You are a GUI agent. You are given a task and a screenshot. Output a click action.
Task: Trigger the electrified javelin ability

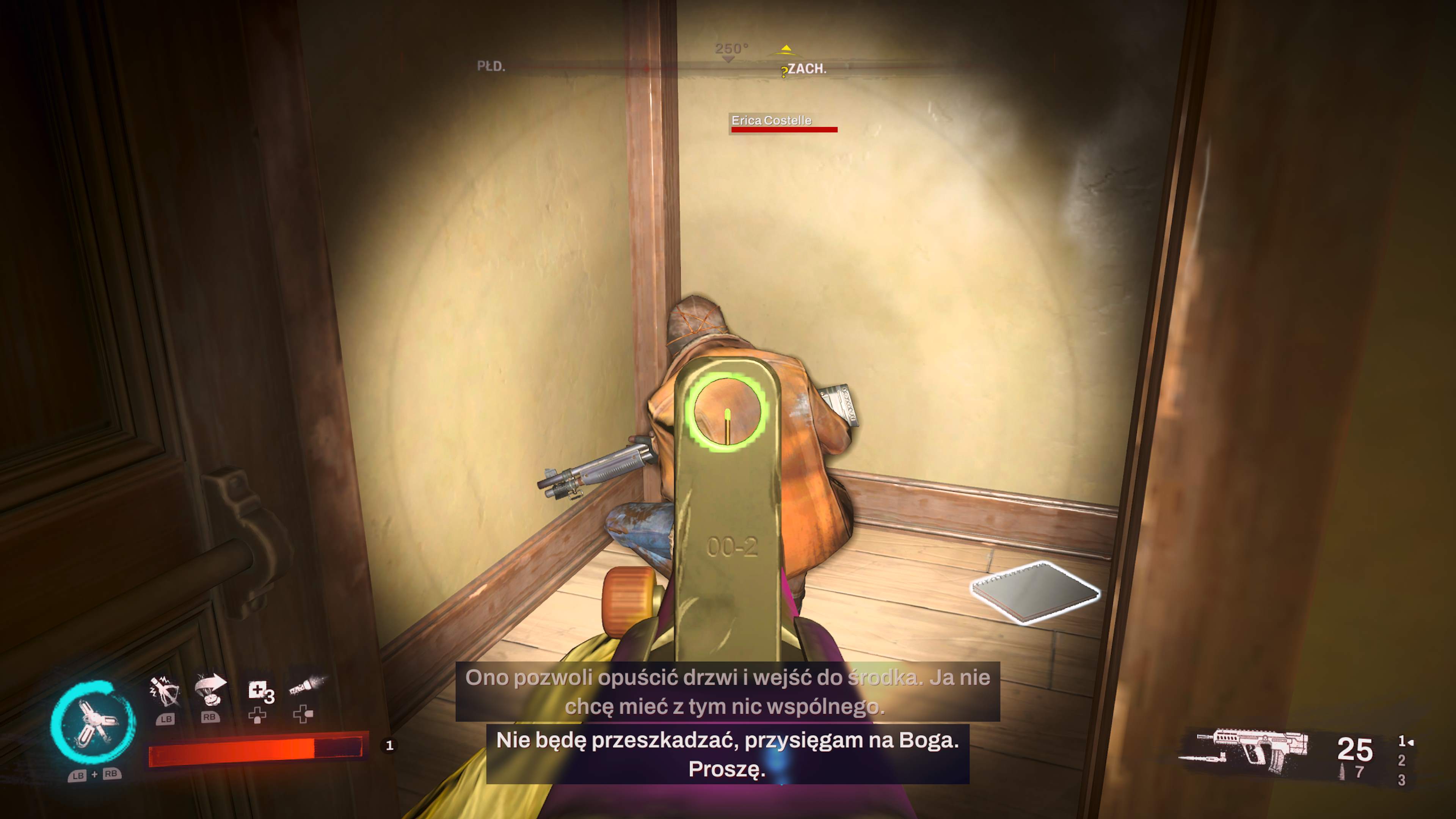click(165, 691)
